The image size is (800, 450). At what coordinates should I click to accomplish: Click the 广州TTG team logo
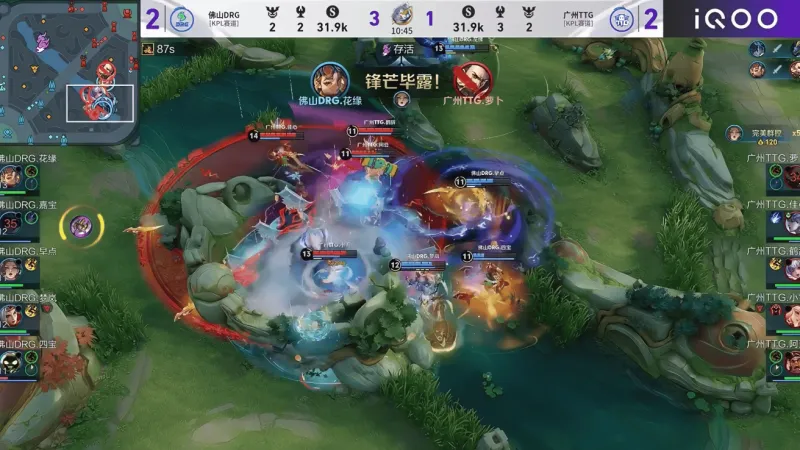click(621, 18)
